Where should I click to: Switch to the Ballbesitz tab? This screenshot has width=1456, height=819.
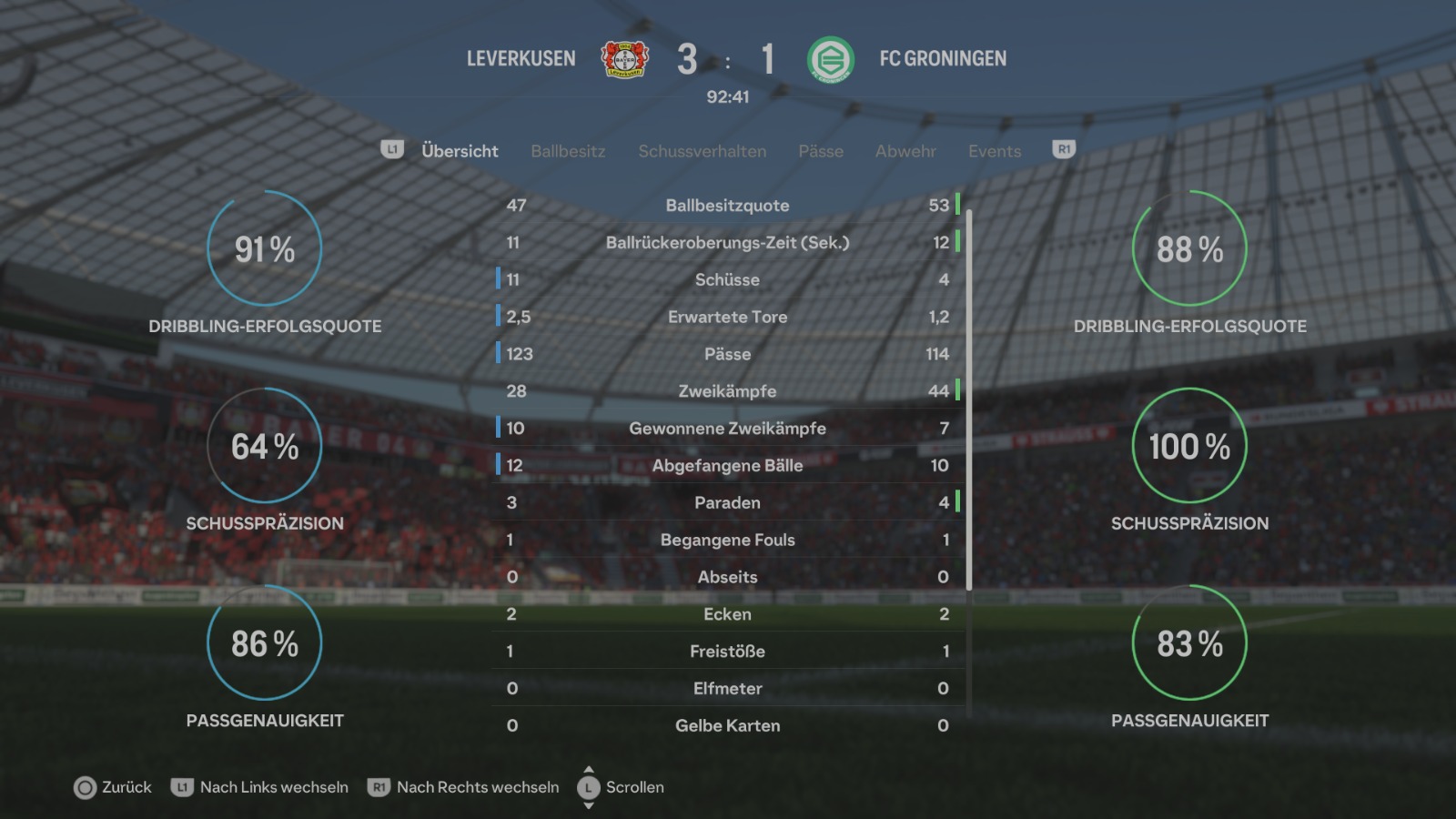(568, 151)
